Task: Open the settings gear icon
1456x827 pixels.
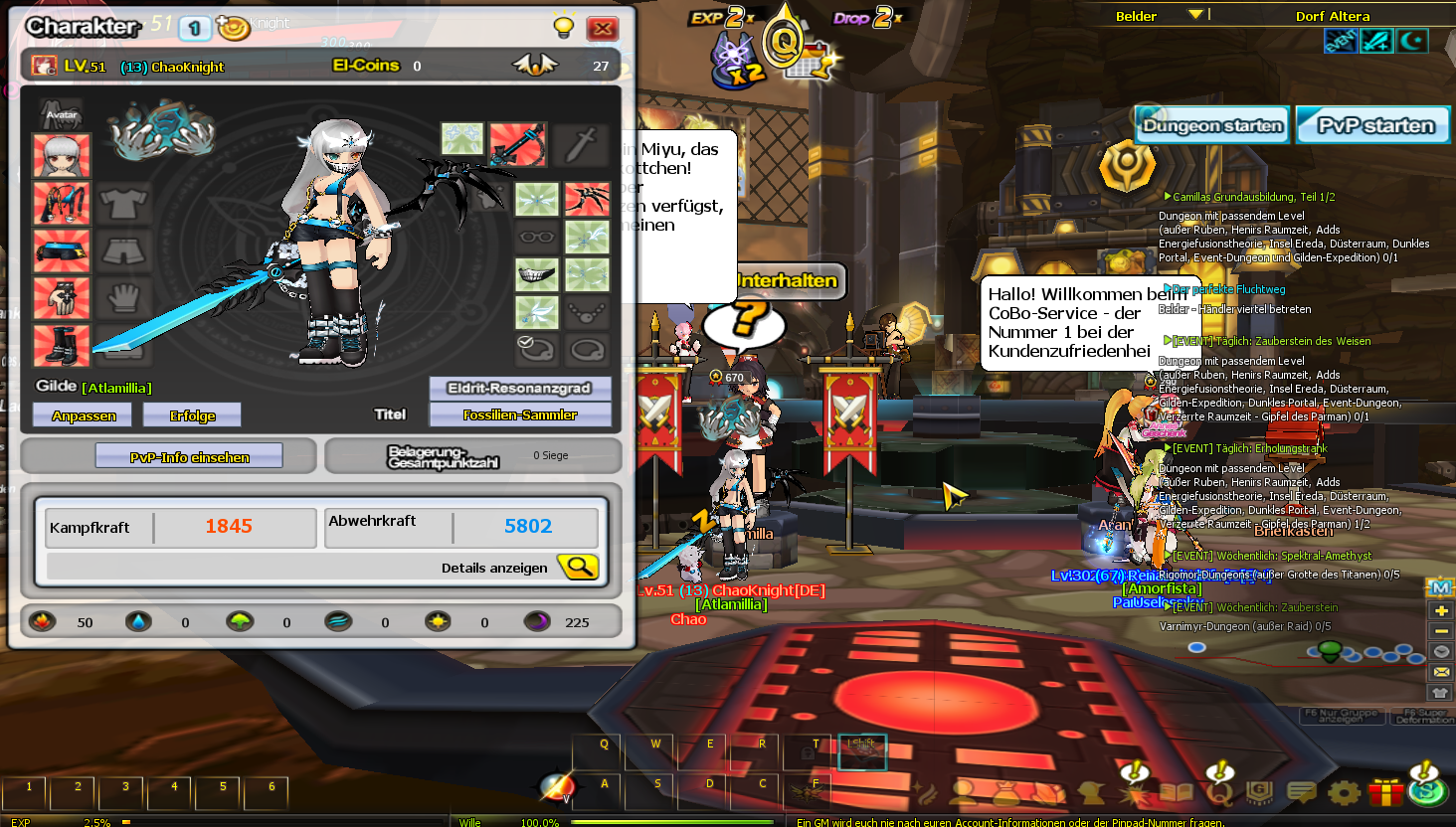Action: tap(1344, 792)
